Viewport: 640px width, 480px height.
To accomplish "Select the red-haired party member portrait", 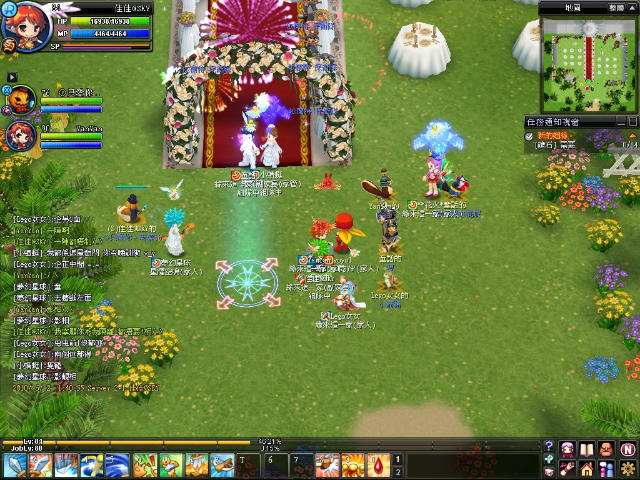I will click(x=22, y=134).
